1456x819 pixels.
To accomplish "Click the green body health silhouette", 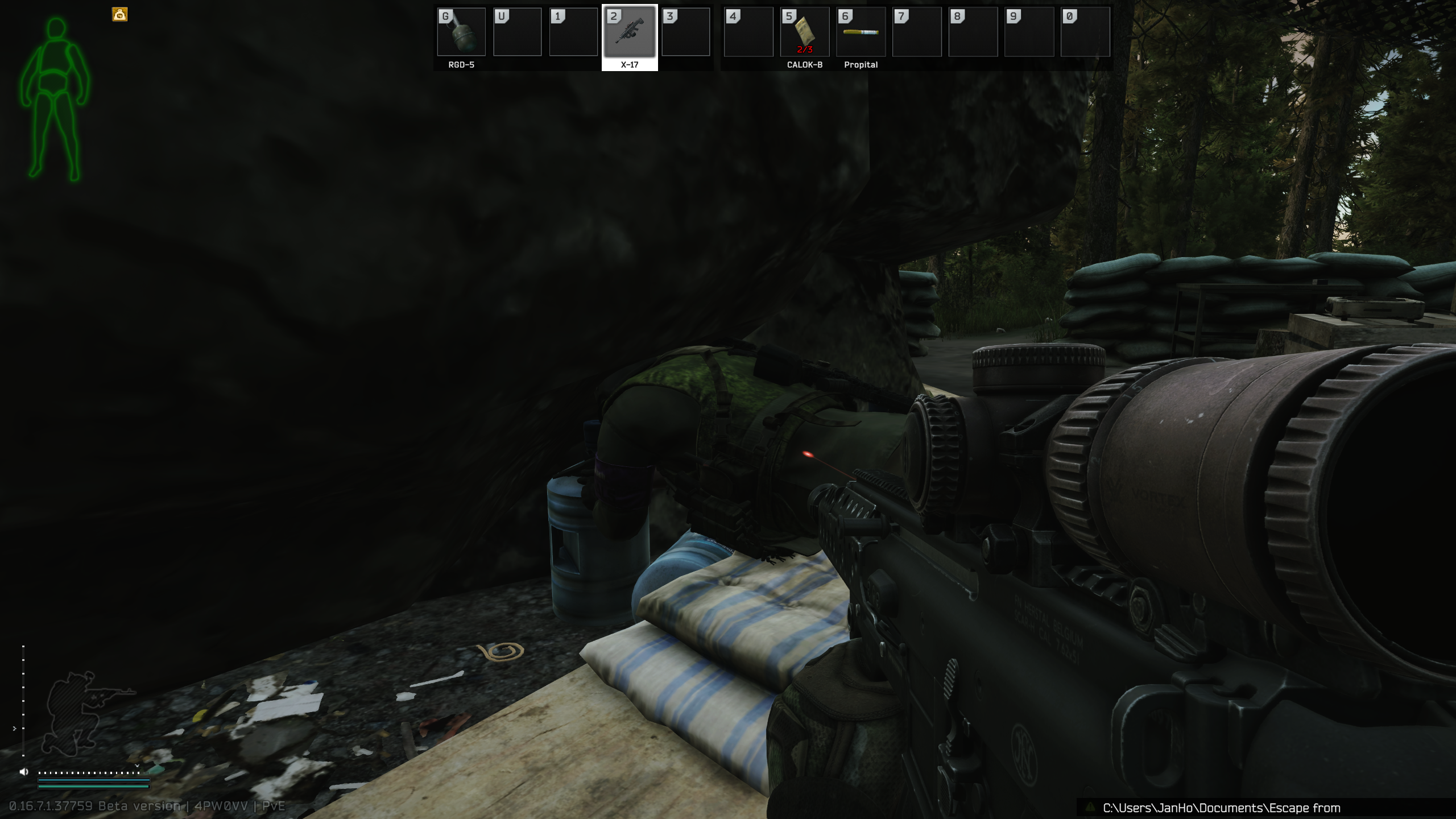I will click(55, 100).
